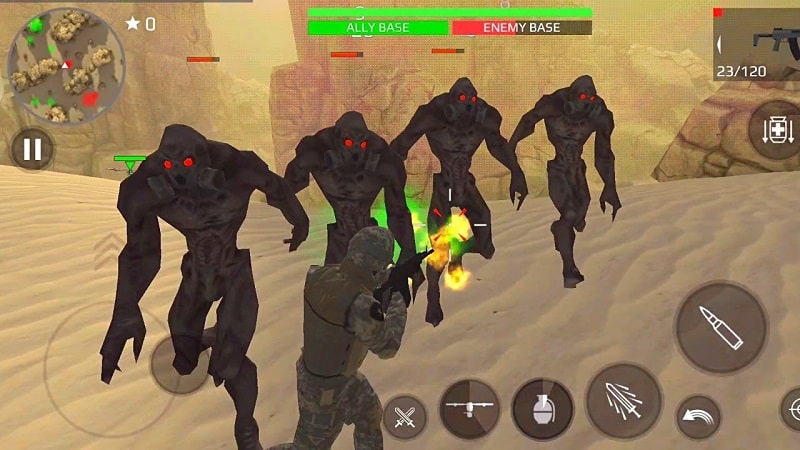Fire the weapon with the bullet button
This screenshot has height=450, width=800.
[721, 328]
